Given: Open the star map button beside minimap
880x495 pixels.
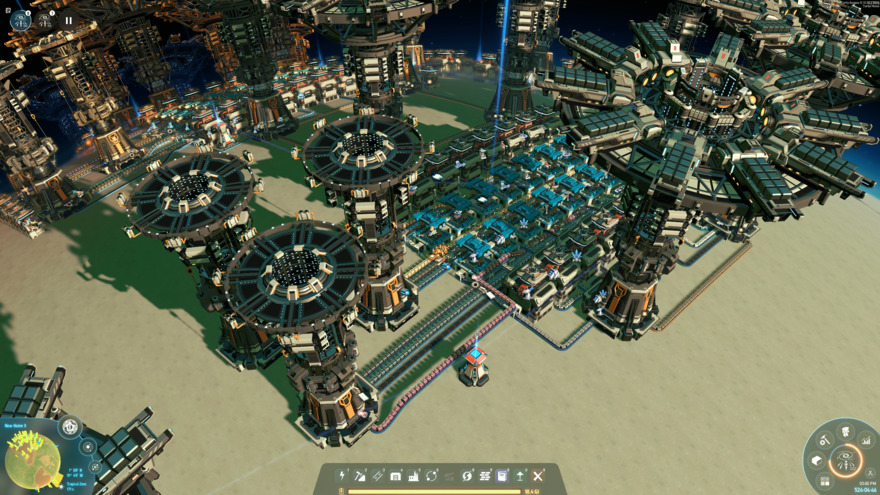Looking at the screenshot, I should [x=88, y=447].
